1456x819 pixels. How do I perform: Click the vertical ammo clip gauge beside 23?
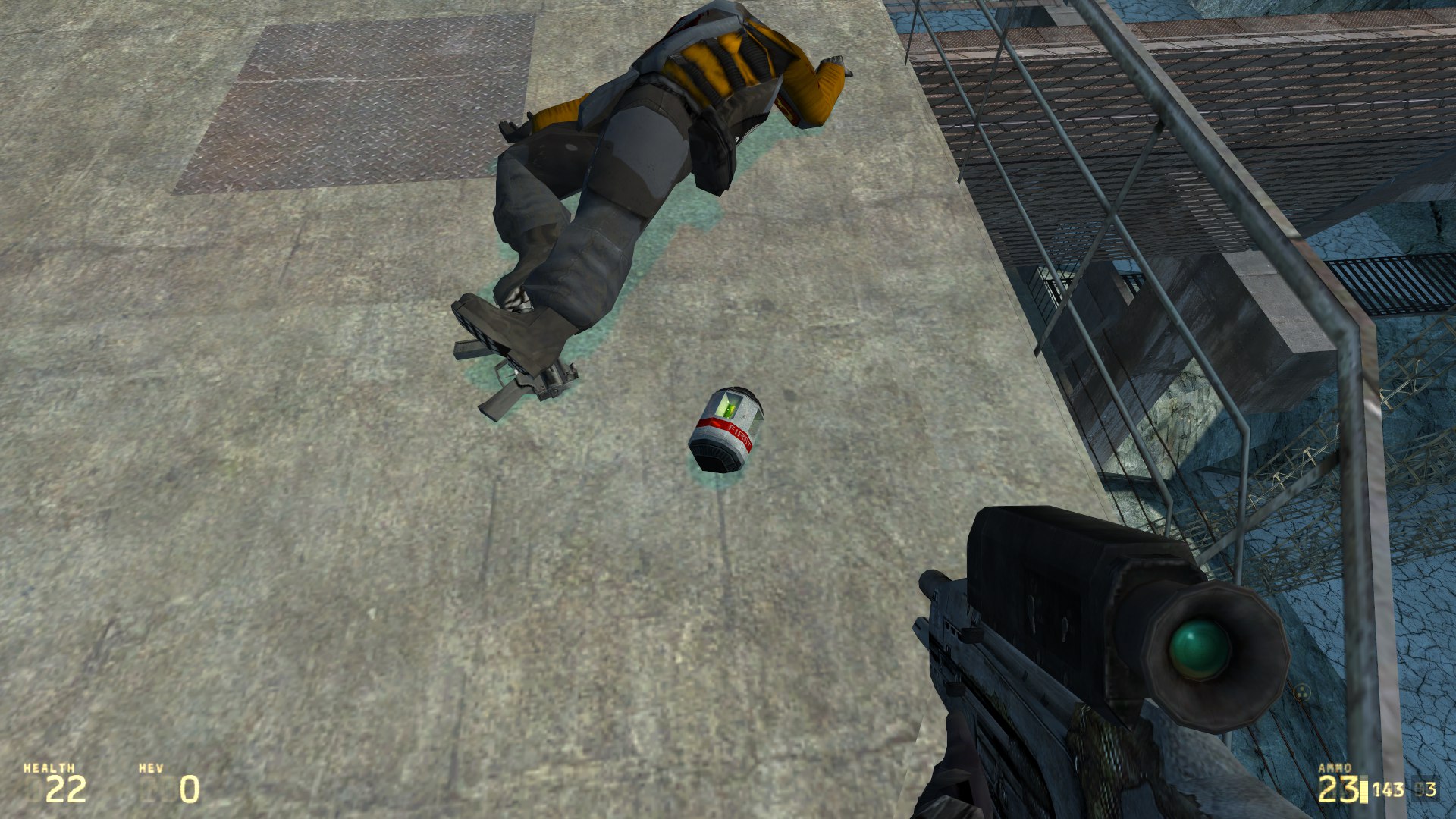point(1363,790)
